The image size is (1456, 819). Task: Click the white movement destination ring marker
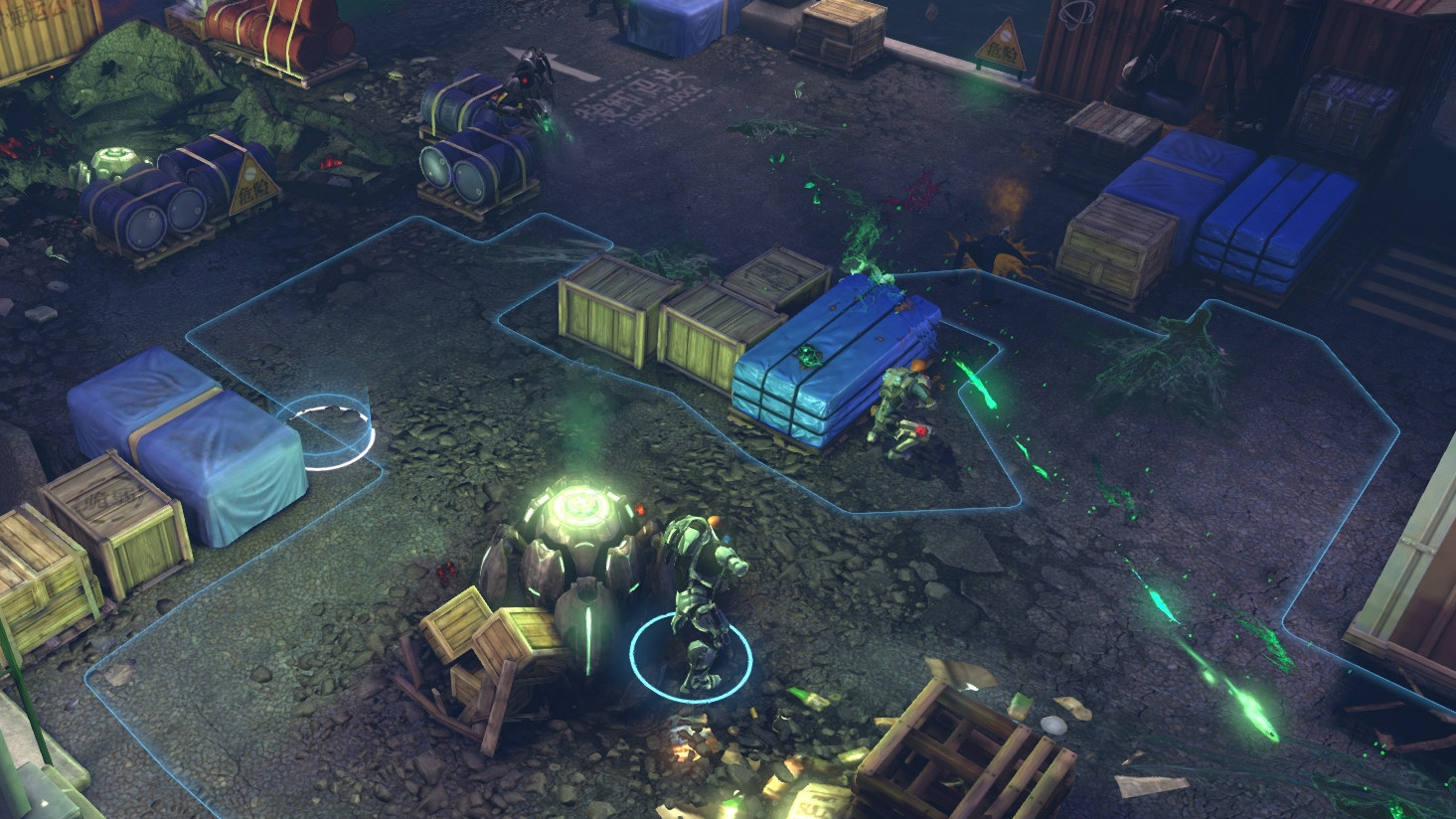pos(333,431)
